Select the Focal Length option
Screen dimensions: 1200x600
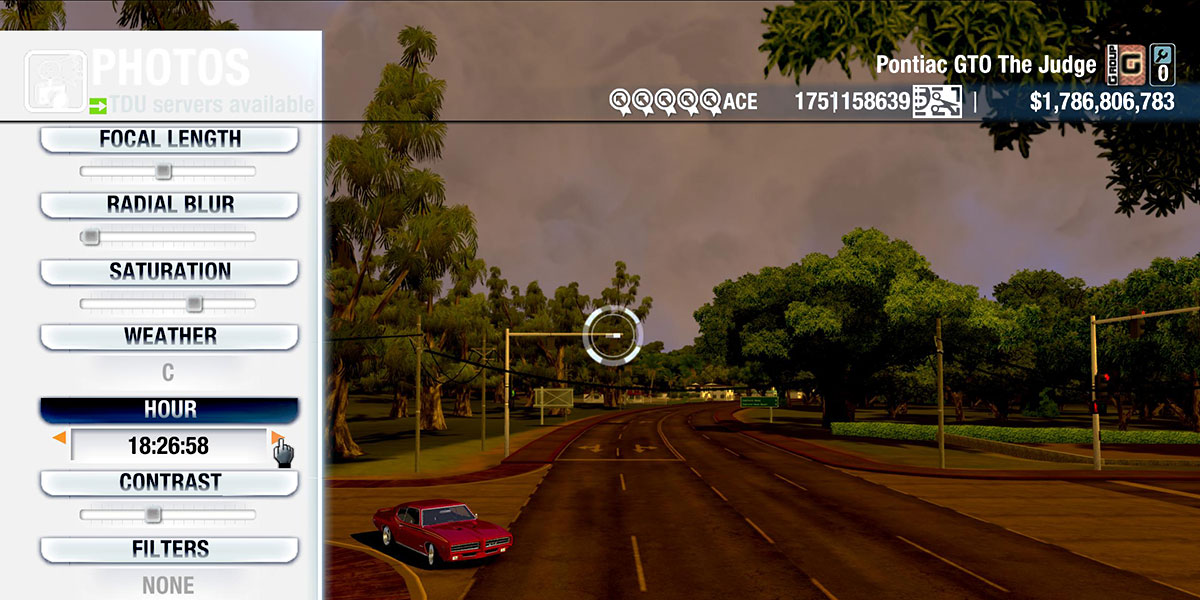(169, 139)
